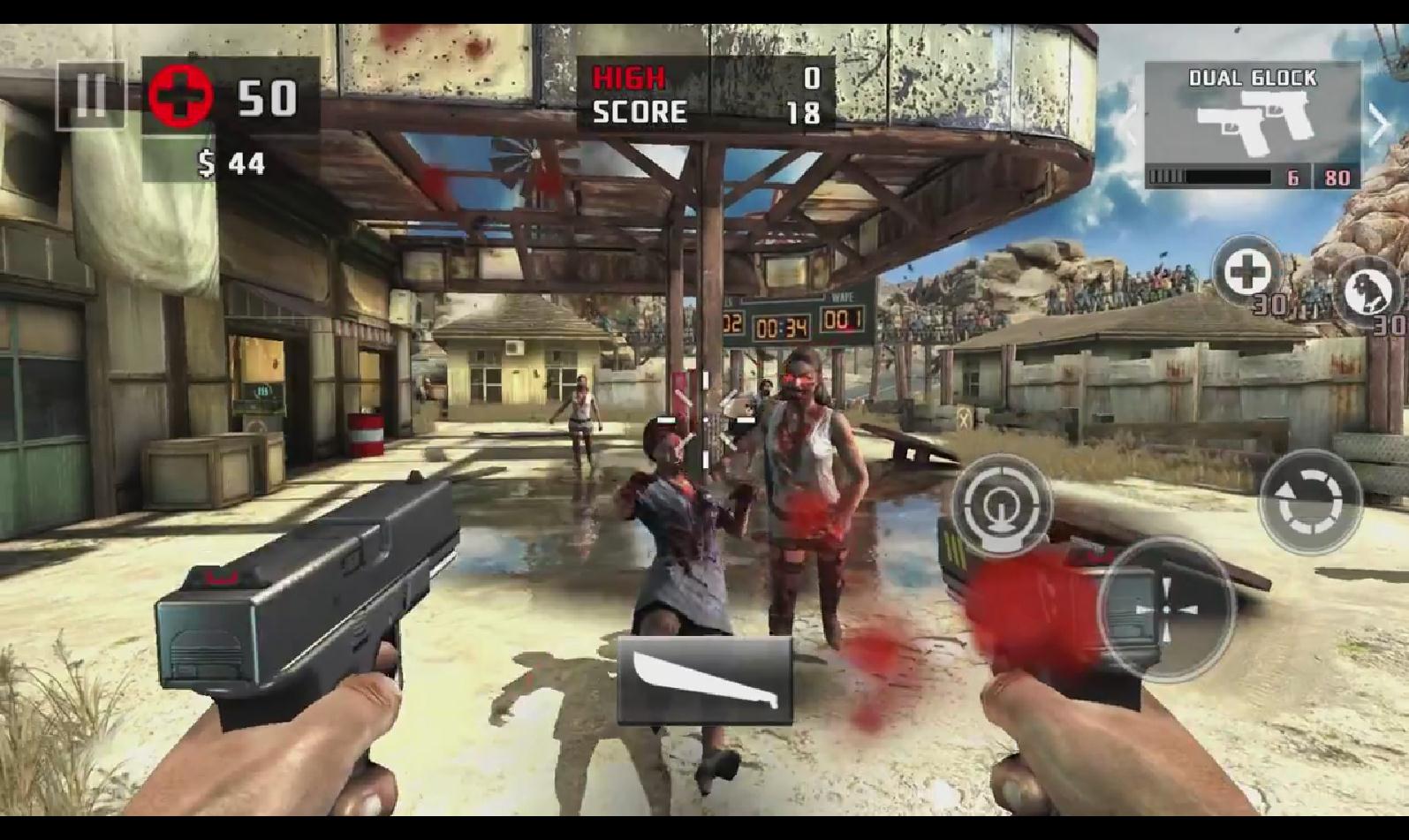Switch to the previous weapon using the left arrow
1409x840 pixels.
pos(1130,125)
